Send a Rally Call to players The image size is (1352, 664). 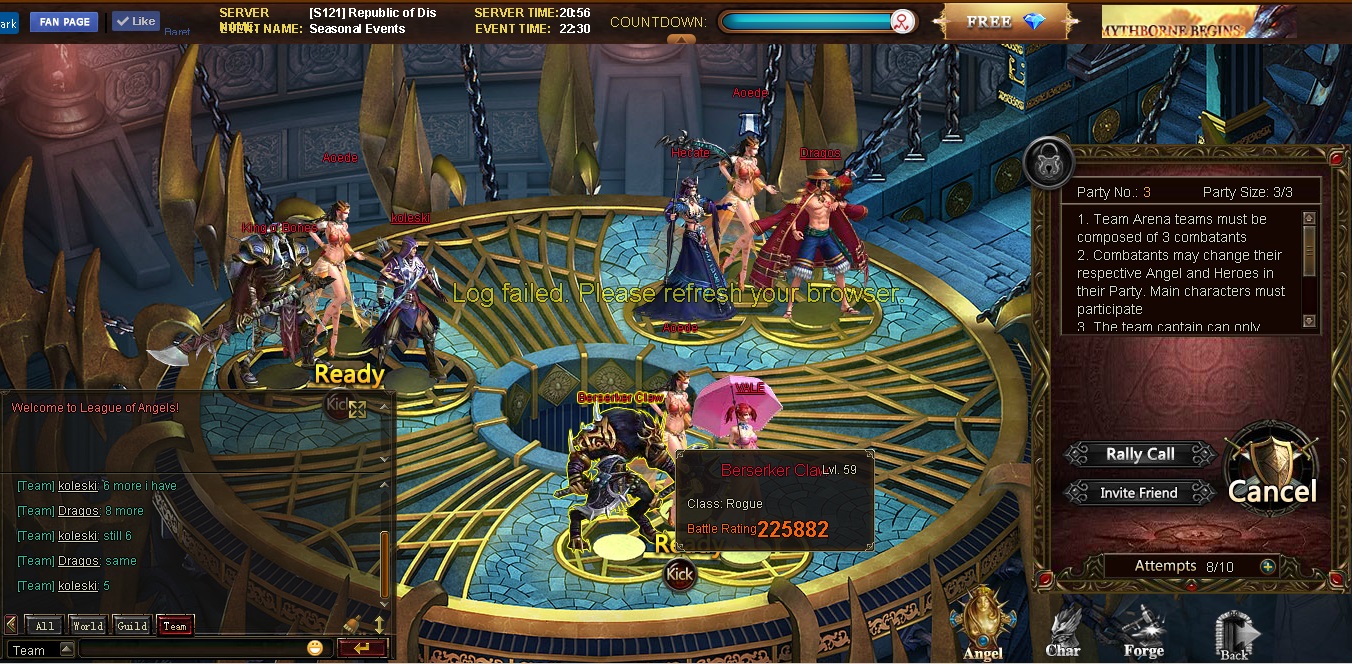pyautogui.click(x=1140, y=454)
